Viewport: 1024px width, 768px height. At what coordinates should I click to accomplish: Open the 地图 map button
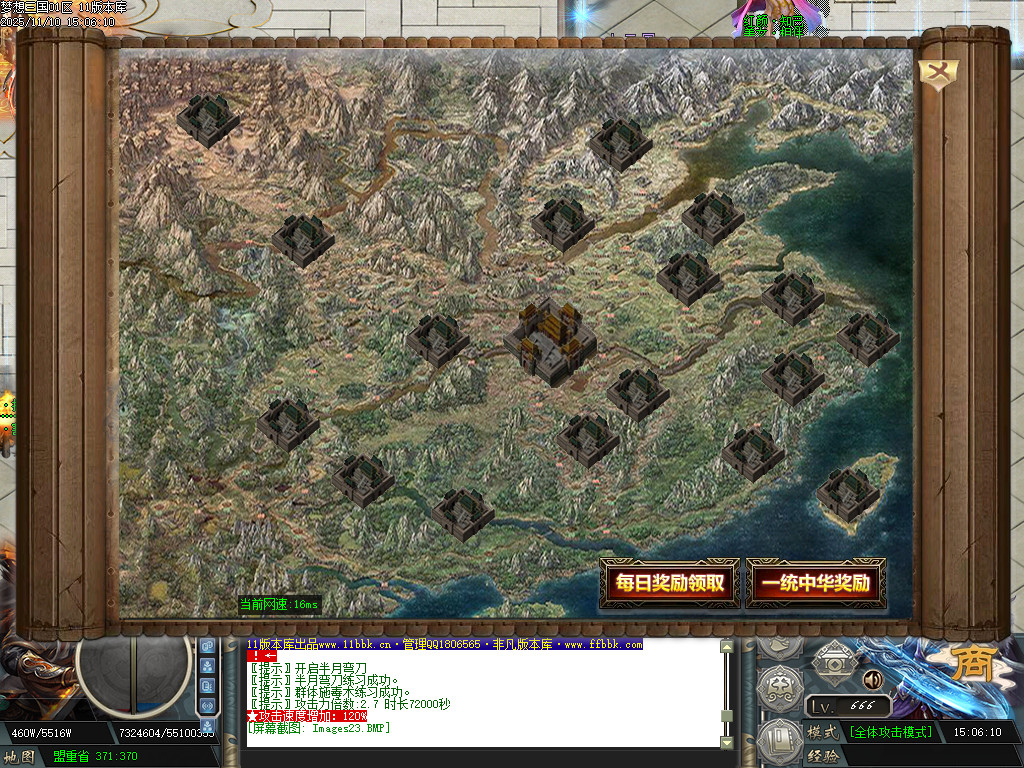click(22, 757)
